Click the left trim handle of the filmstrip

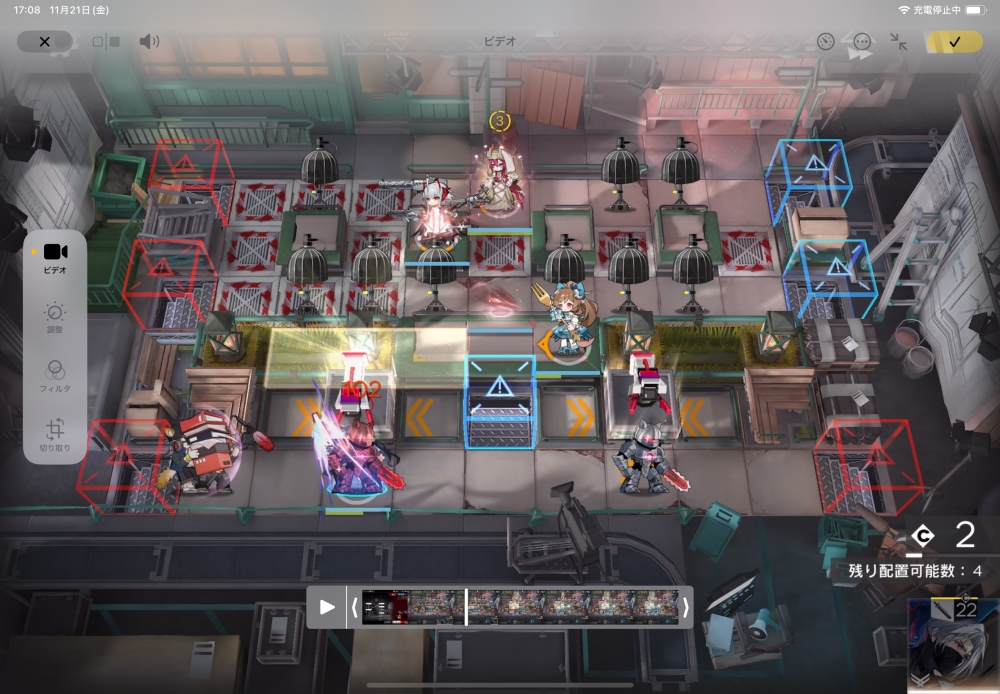[353, 607]
